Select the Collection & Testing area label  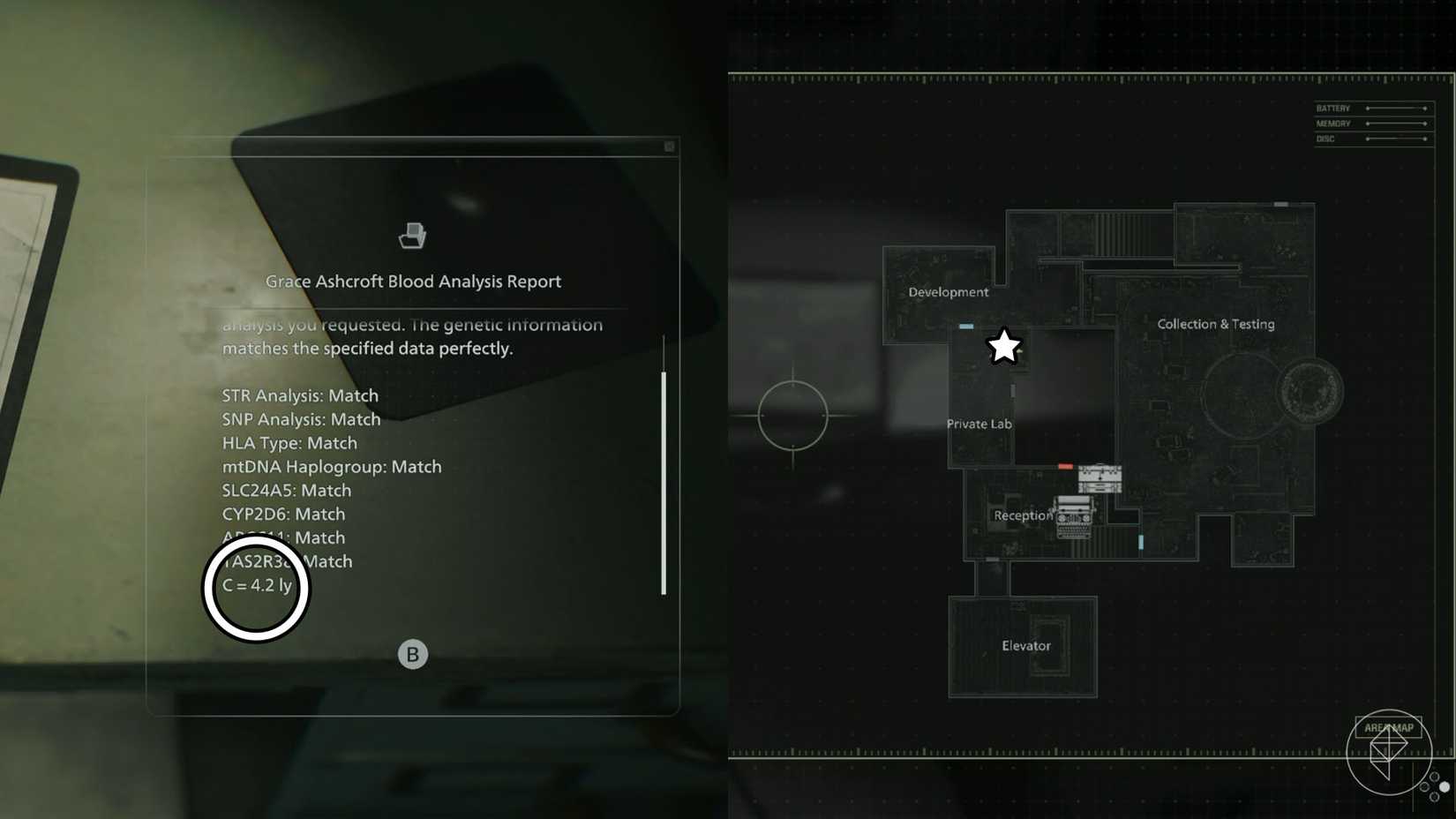pyautogui.click(x=1216, y=324)
